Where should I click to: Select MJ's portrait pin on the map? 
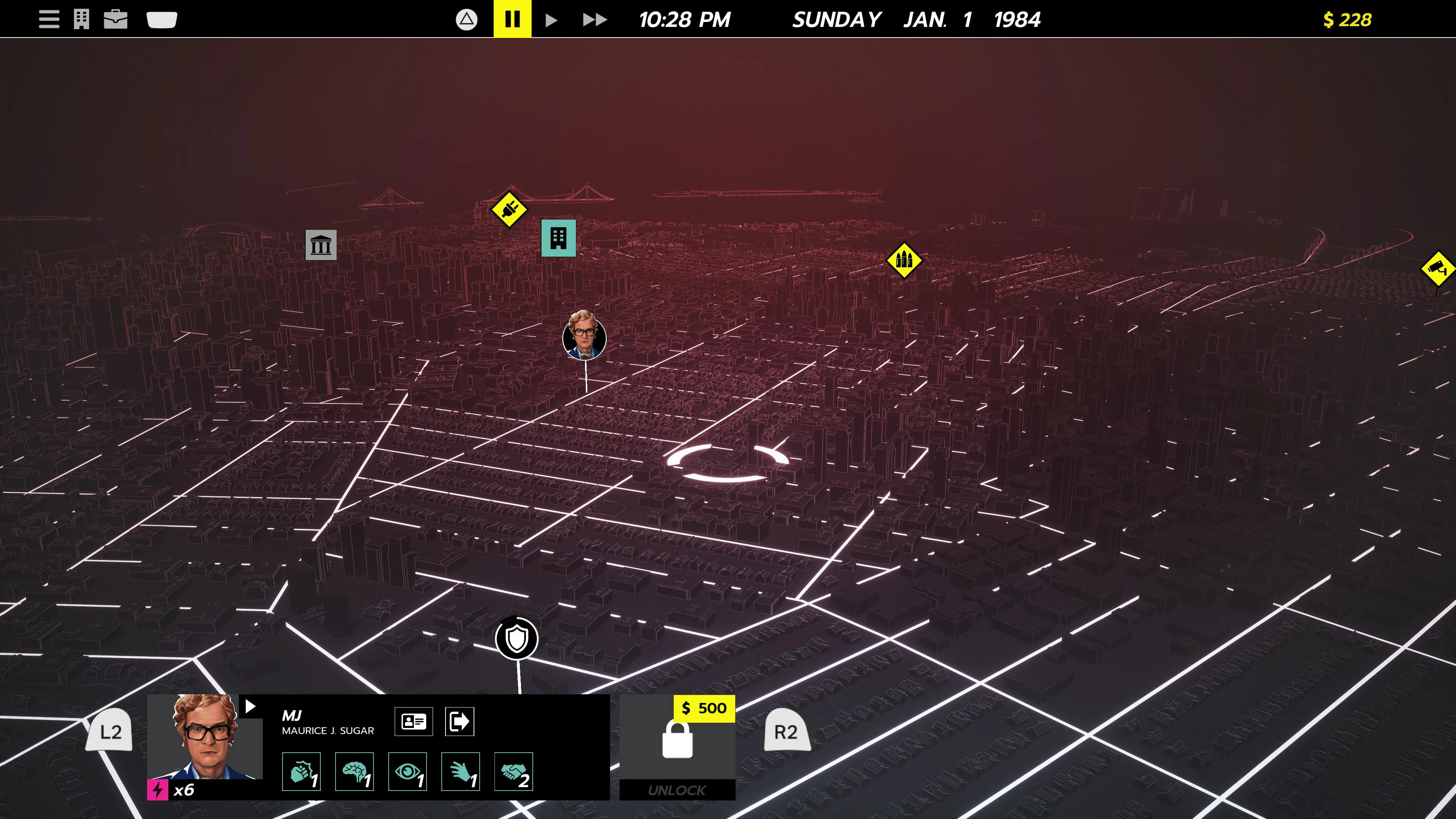584,337
